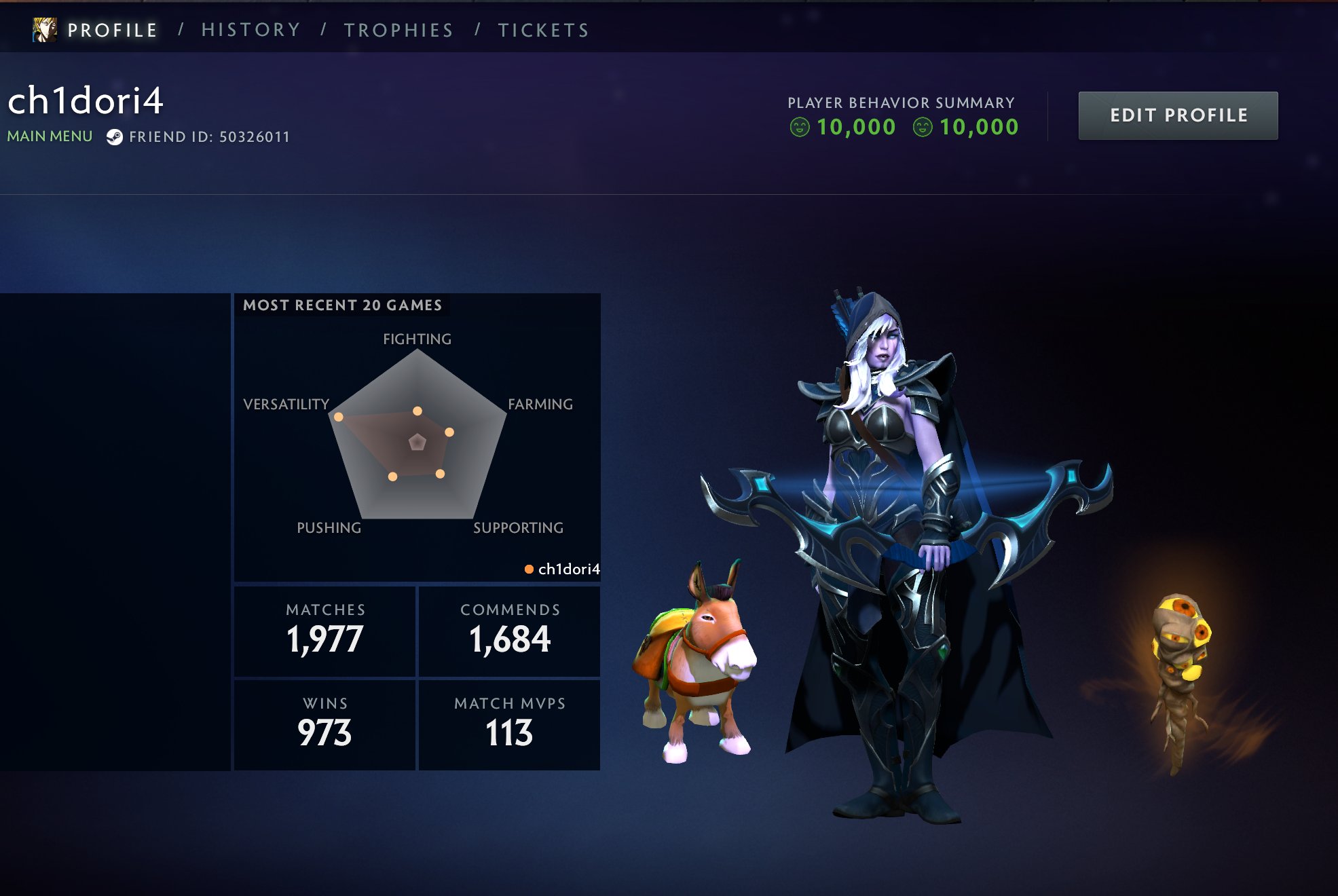Select the Profile tab

(112, 30)
